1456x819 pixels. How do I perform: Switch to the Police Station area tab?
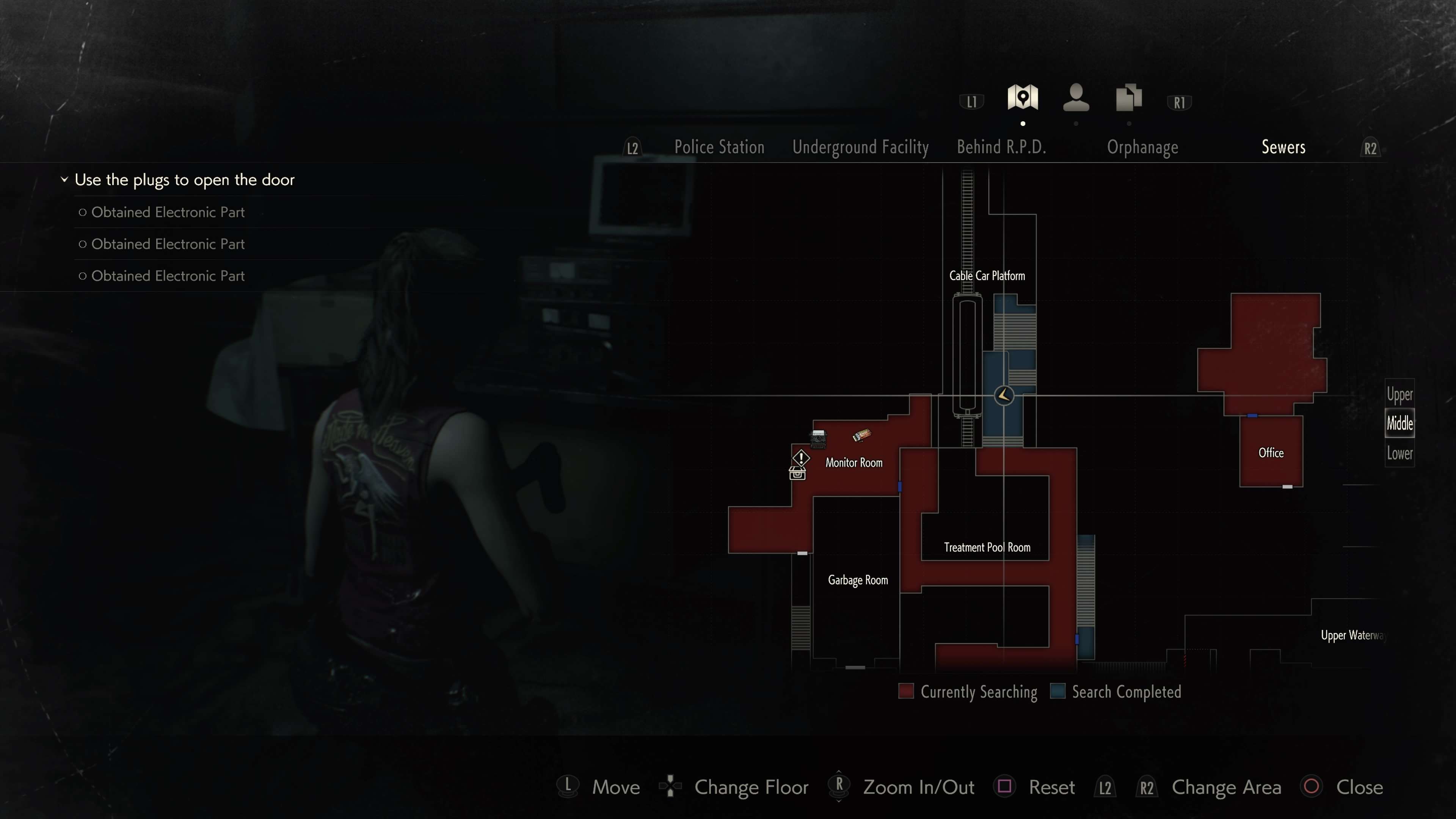[x=719, y=147]
